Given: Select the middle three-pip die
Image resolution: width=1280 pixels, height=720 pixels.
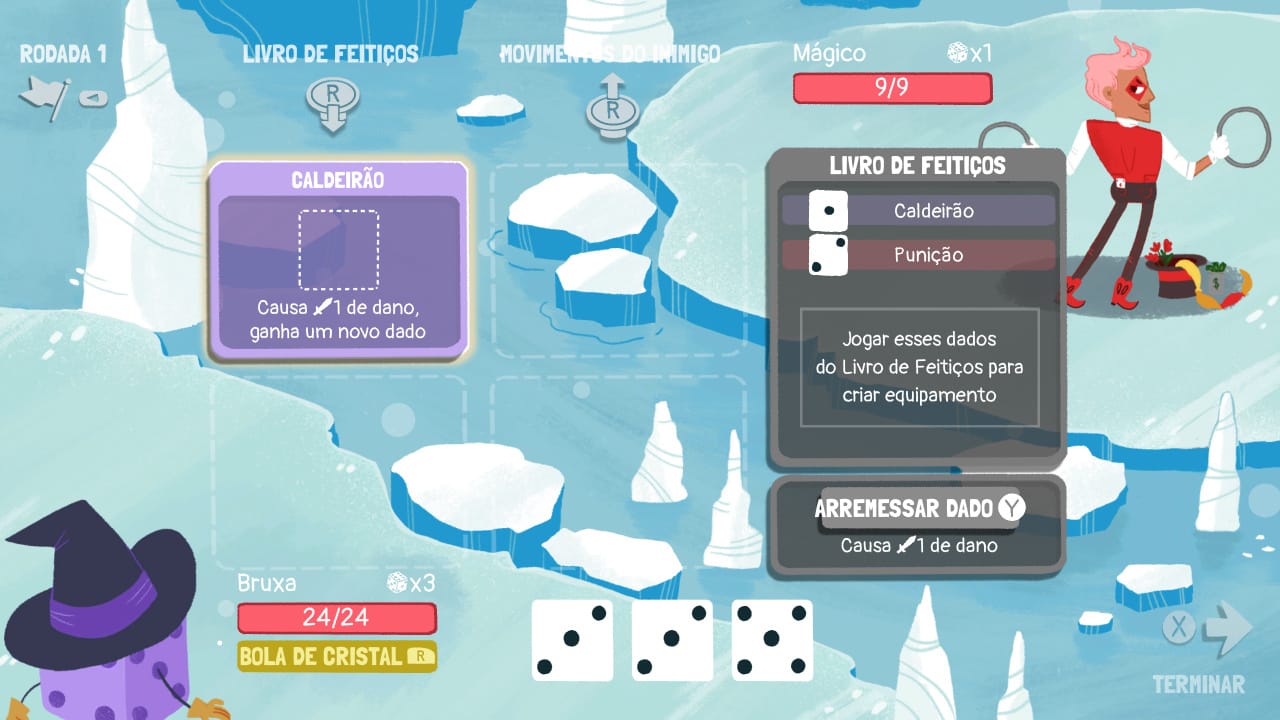Looking at the screenshot, I should pos(672,639).
